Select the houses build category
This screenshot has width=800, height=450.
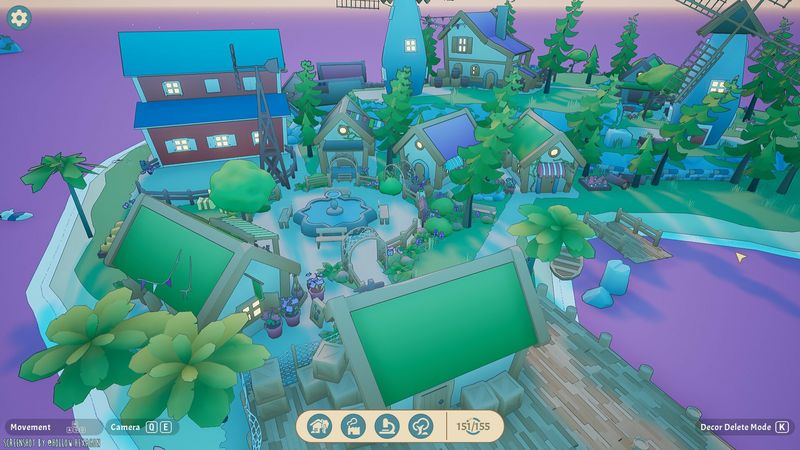pyautogui.click(x=319, y=426)
